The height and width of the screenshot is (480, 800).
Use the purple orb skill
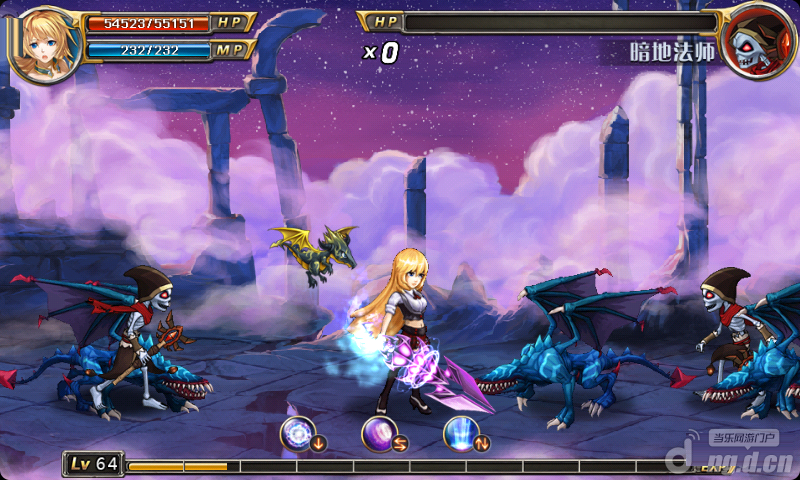click(379, 435)
